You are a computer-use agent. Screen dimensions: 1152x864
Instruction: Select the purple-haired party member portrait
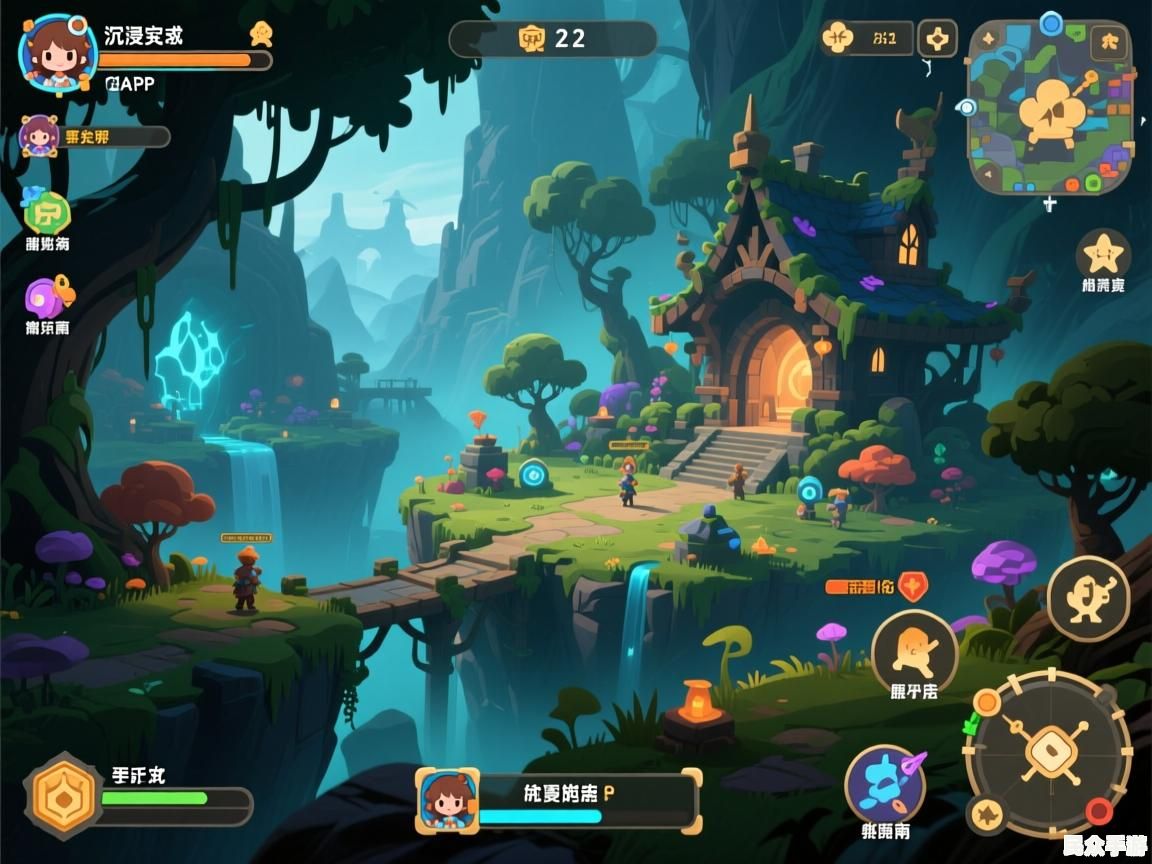(39, 136)
